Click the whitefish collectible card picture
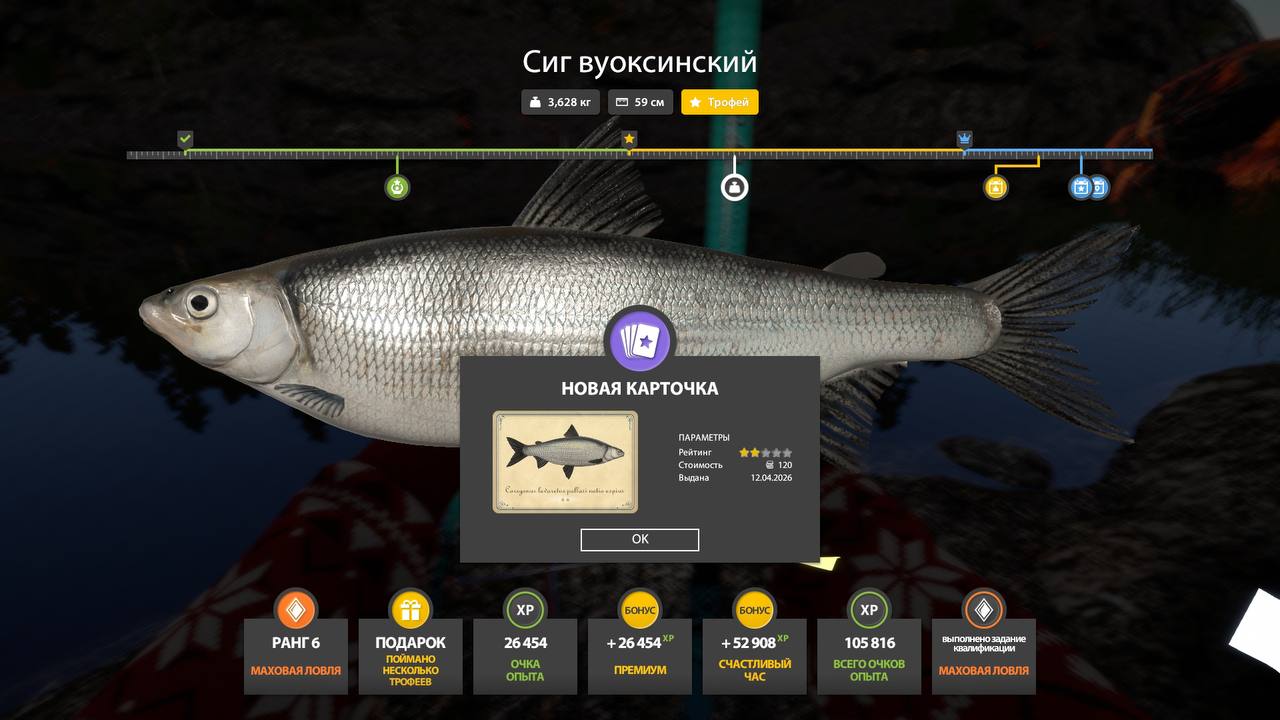This screenshot has width=1280, height=720. point(565,462)
